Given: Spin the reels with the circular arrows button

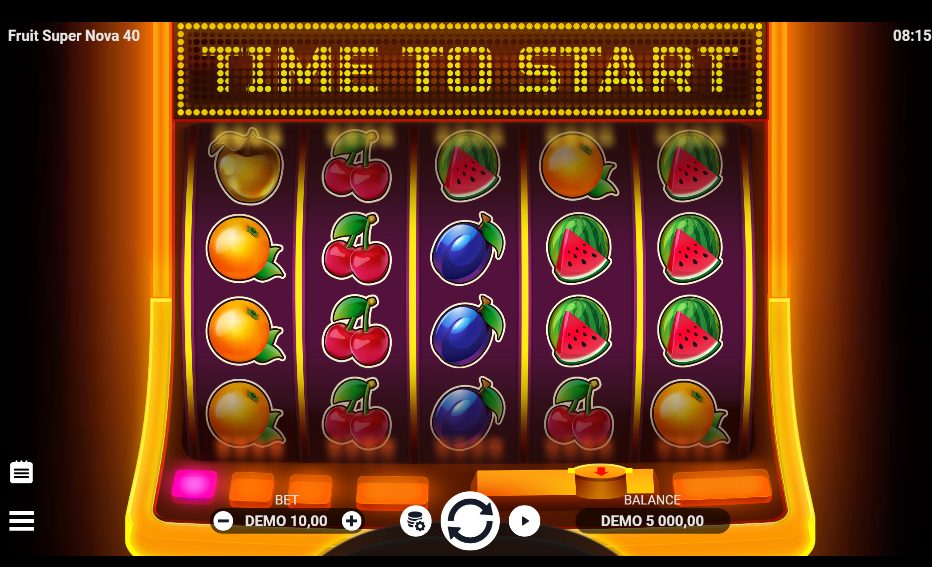Looking at the screenshot, I should 470,521.
